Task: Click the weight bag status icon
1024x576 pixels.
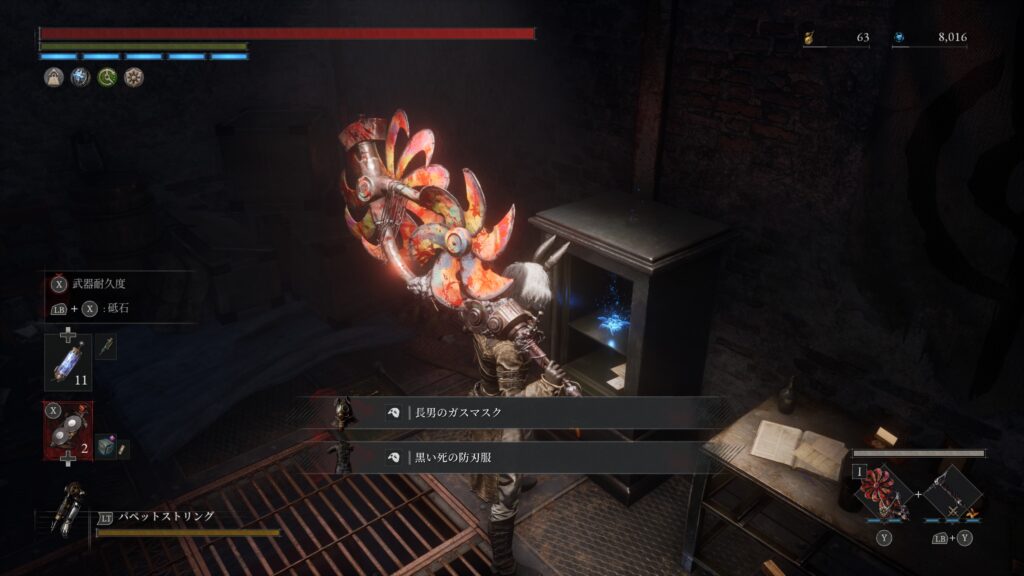Action: point(53,77)
